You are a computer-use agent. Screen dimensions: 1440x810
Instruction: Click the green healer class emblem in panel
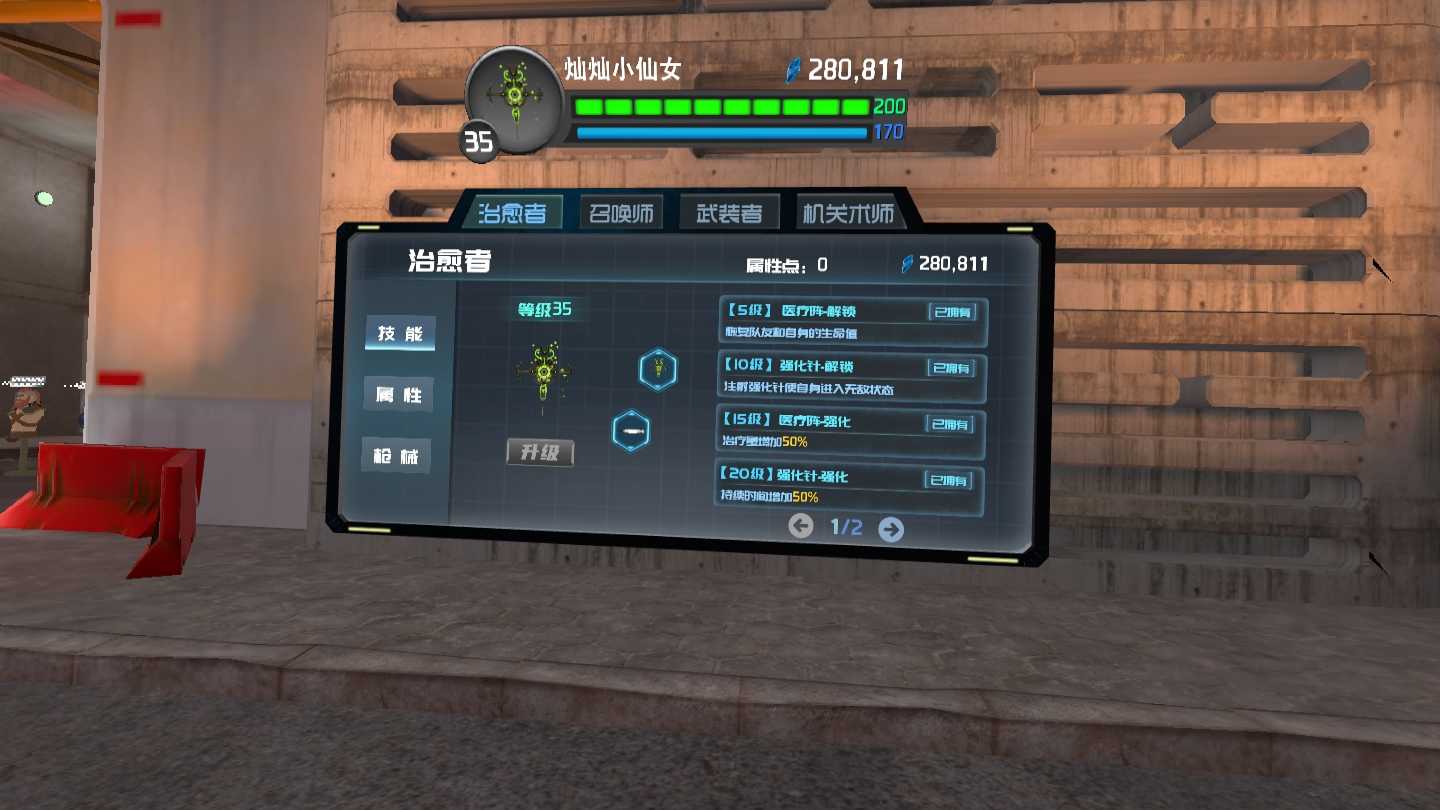point(544,373)
